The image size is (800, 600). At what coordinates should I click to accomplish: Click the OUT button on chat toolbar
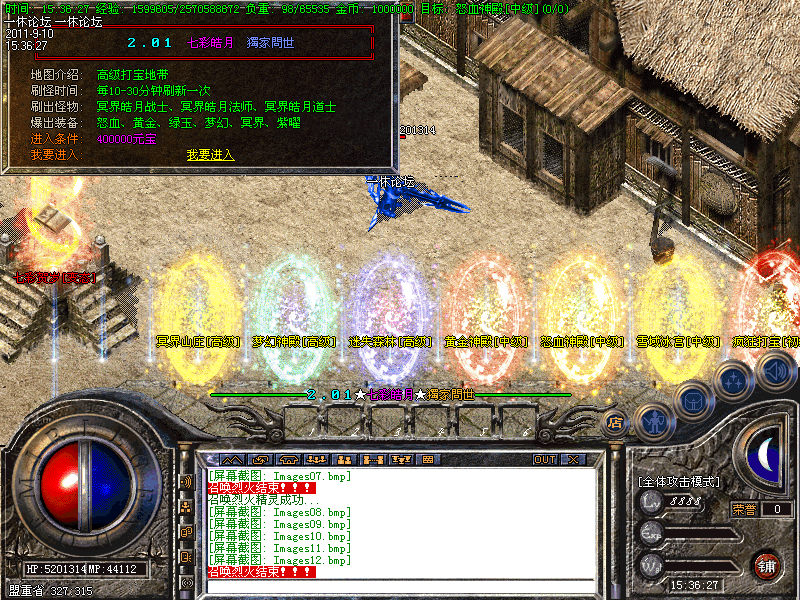click(x=545, y=459)
